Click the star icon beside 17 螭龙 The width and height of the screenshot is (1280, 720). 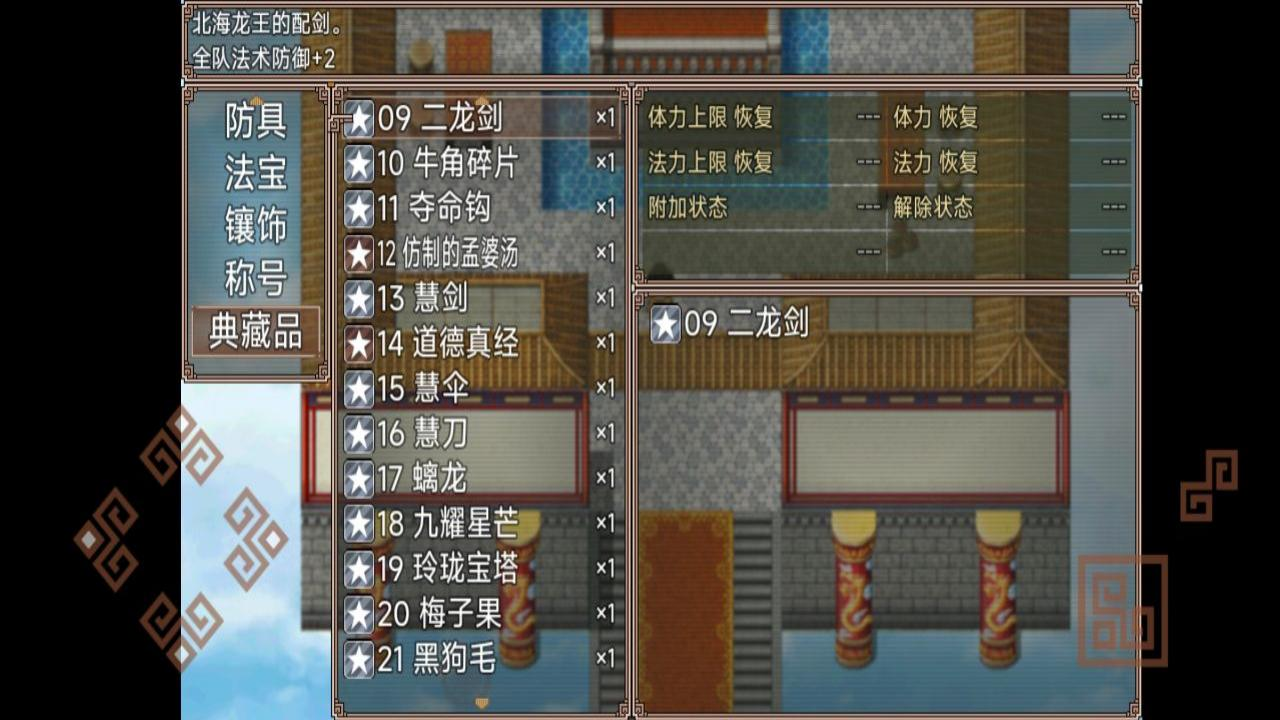[x=358, y=477]
